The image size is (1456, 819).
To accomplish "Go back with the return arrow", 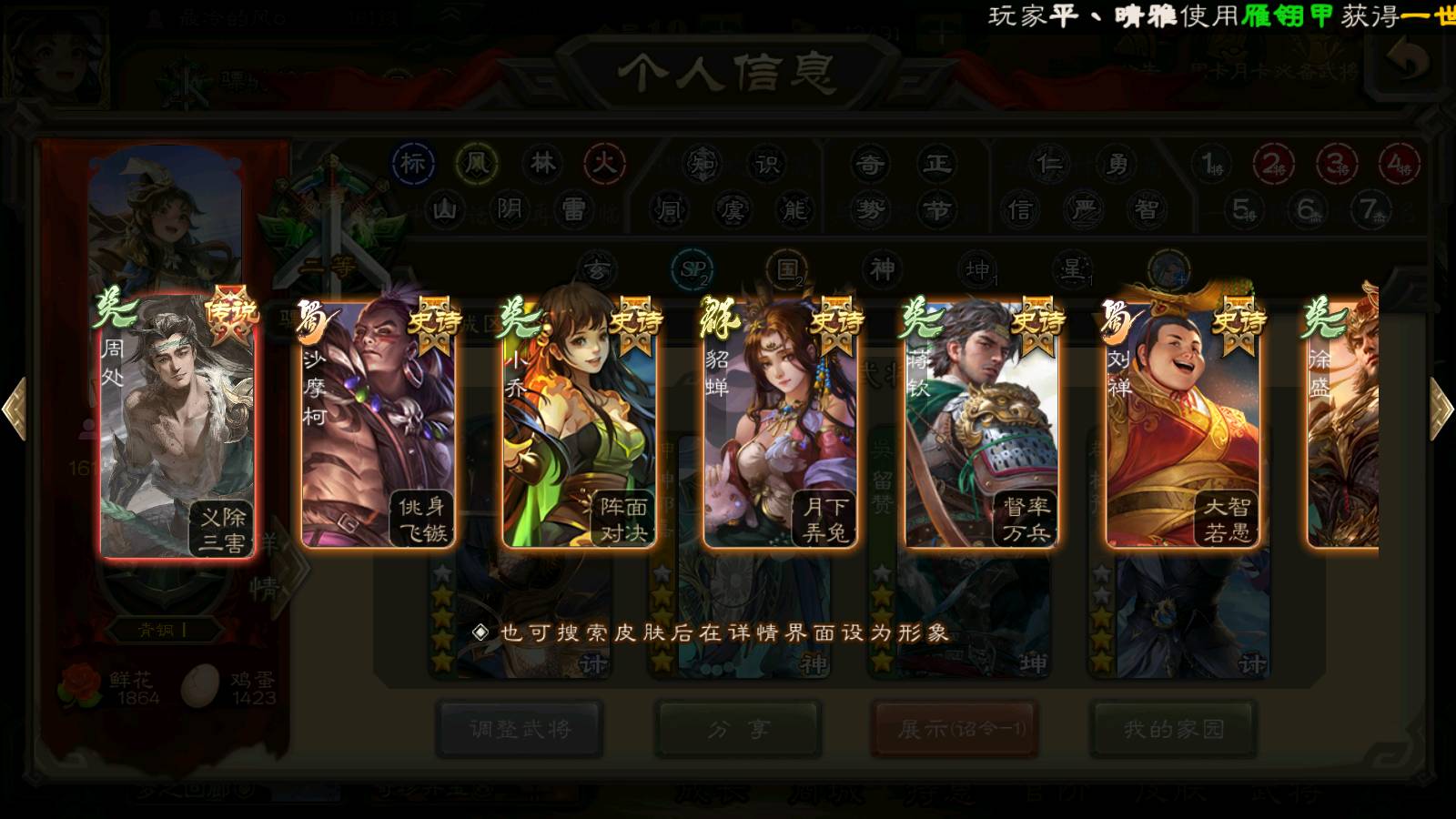I will pyautogui.click(x=1407, y=62).
